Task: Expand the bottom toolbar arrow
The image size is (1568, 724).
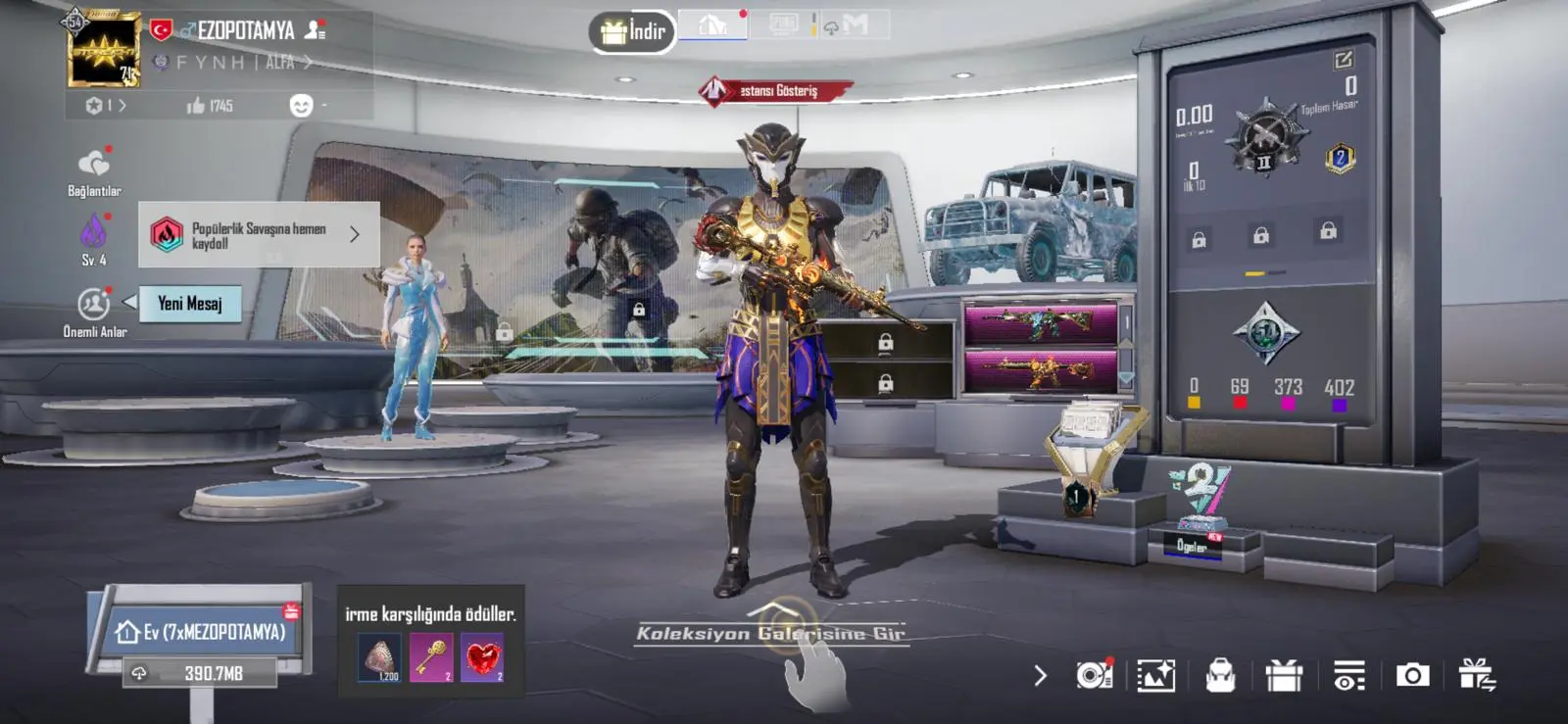Action: (1041, 676)
